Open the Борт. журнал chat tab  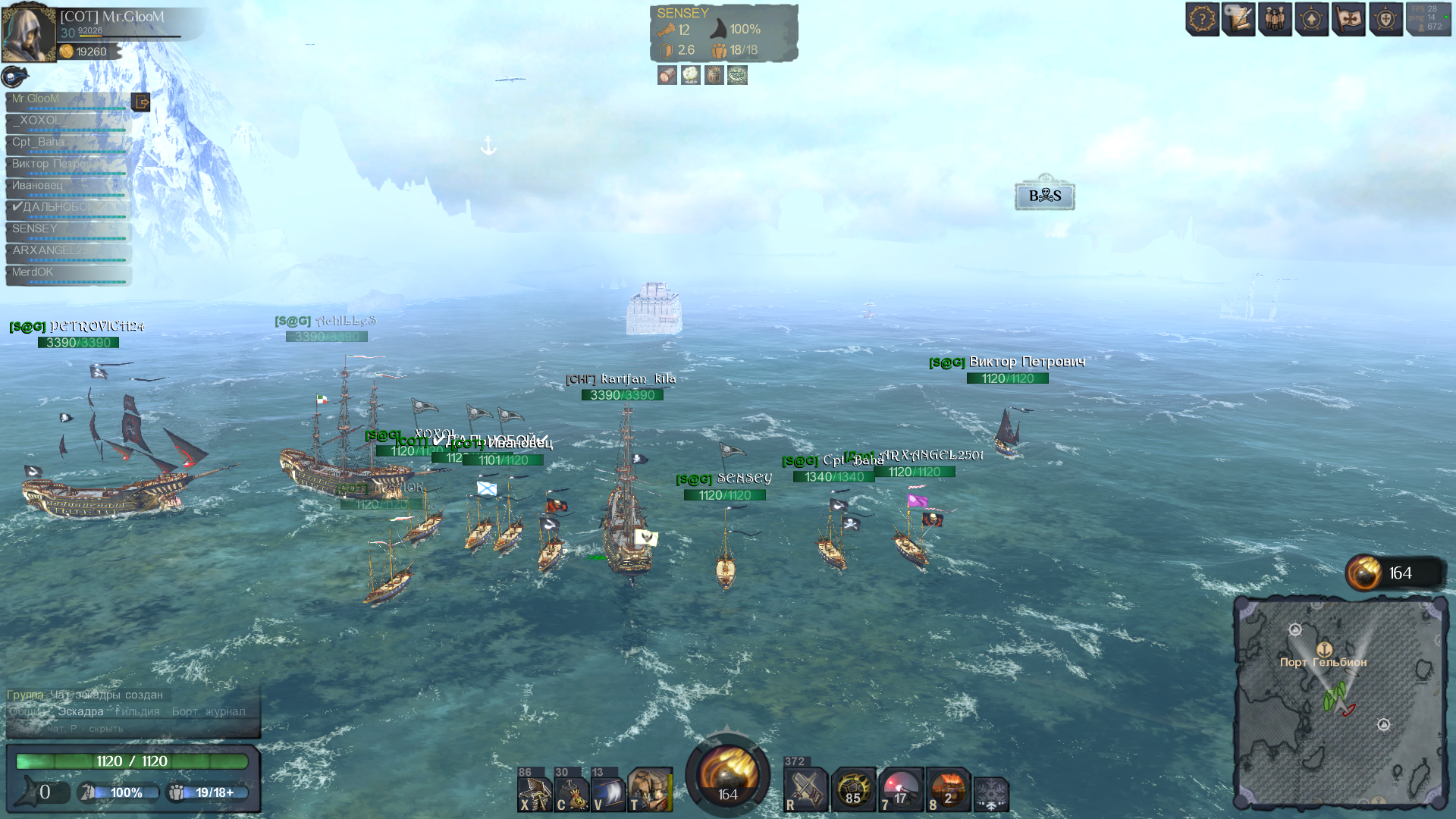209,711
